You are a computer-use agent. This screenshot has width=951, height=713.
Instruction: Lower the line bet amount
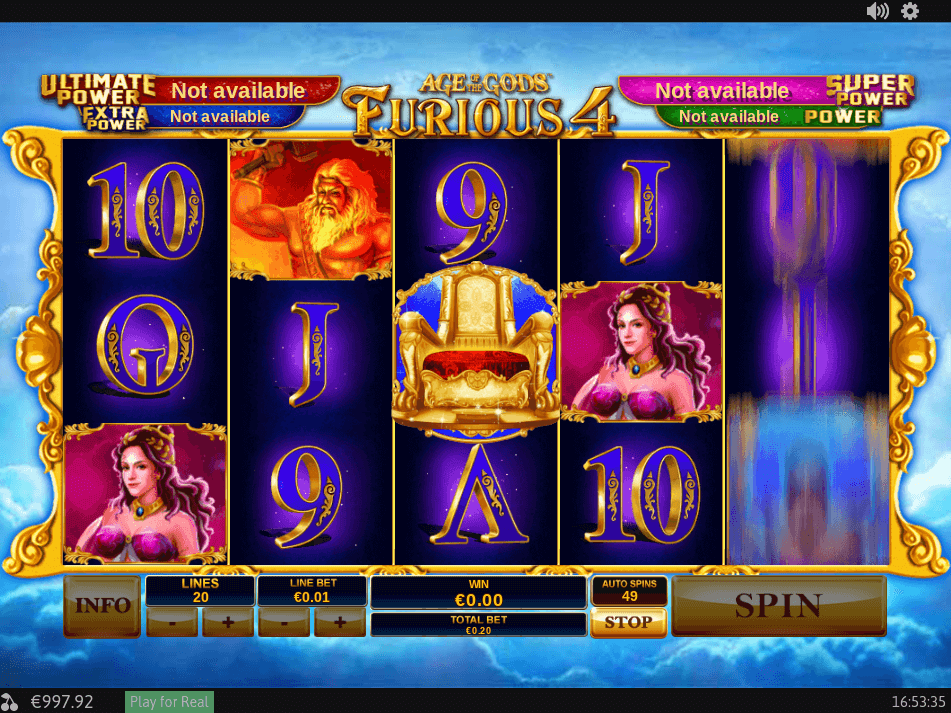pyautogui.click(x=284, y=622)
